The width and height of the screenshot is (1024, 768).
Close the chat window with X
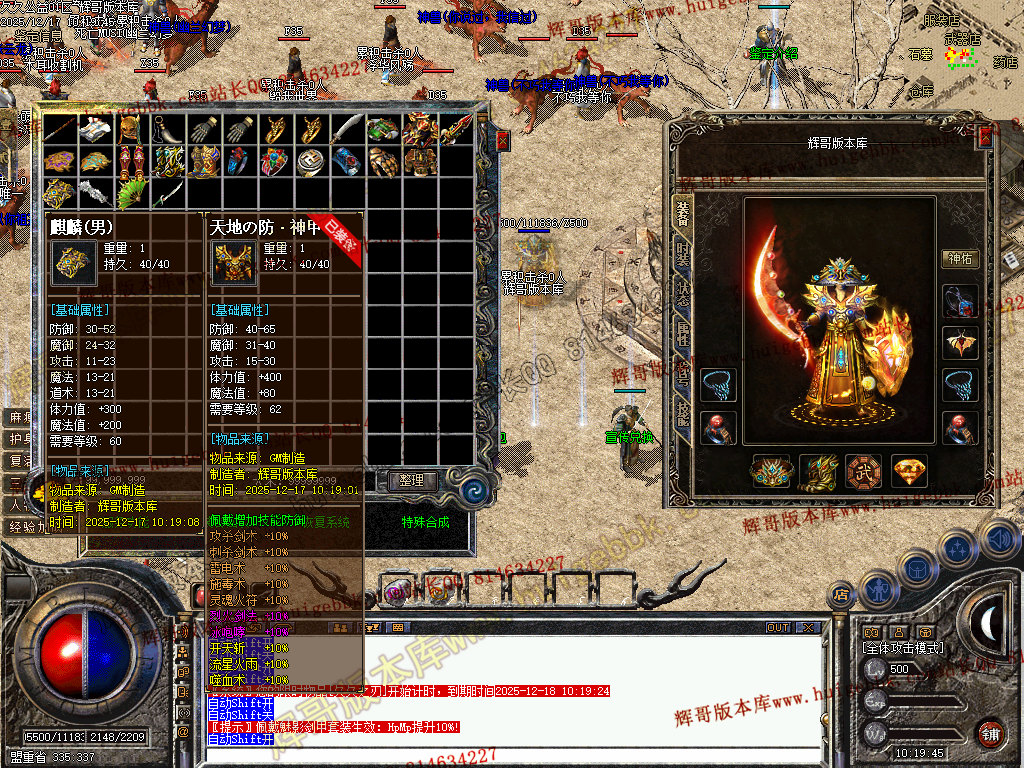point(807,628)
